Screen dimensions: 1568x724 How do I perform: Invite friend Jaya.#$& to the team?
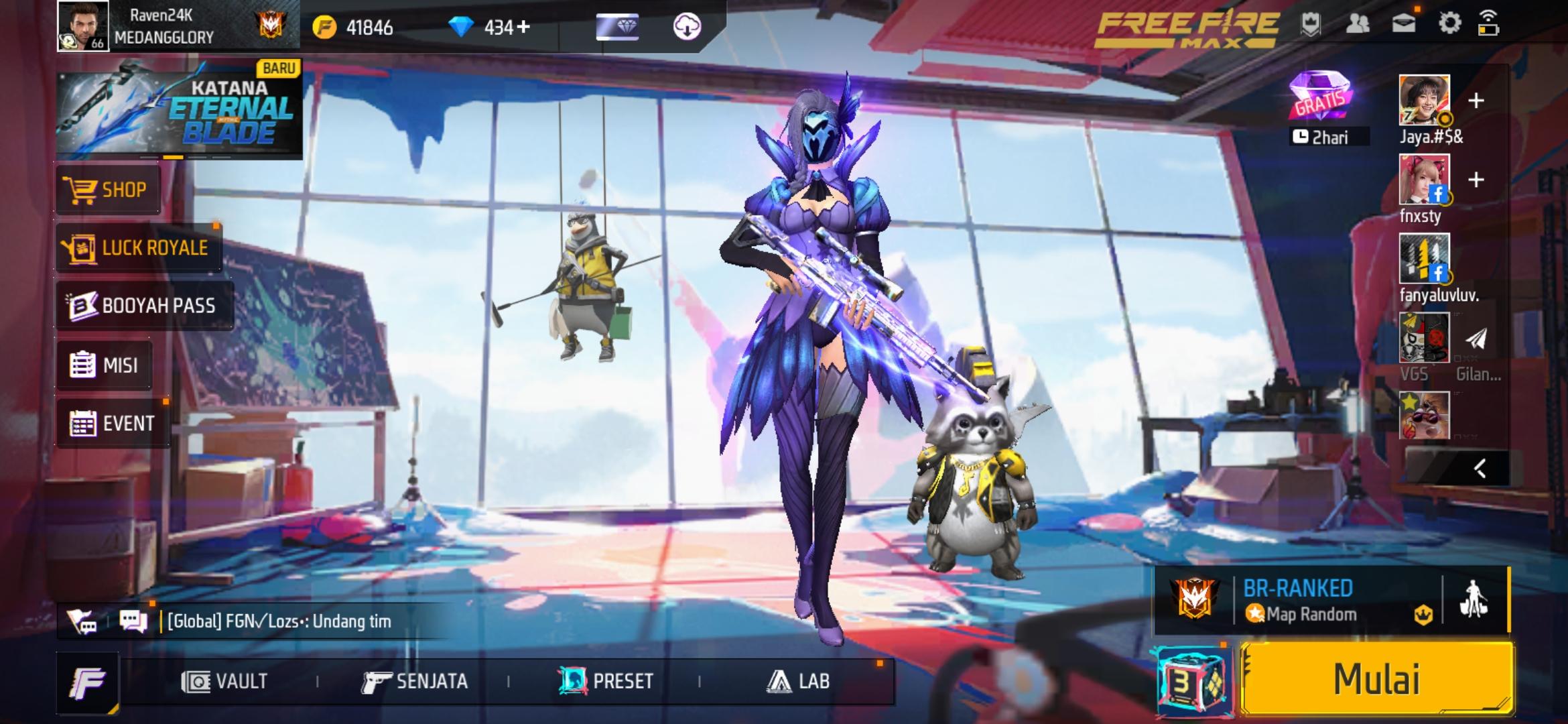[x=1476, y=101]
